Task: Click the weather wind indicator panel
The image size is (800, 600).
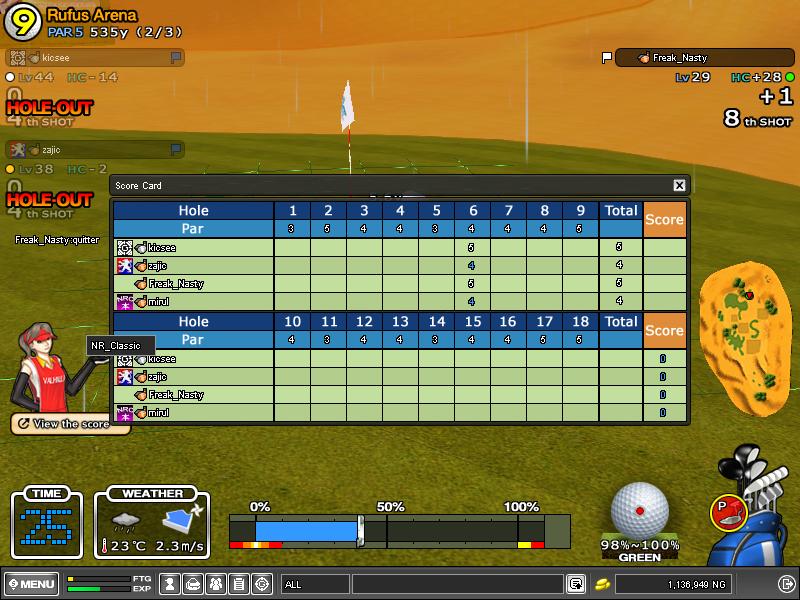Action: pyautogui.click(x=152, y=524)
